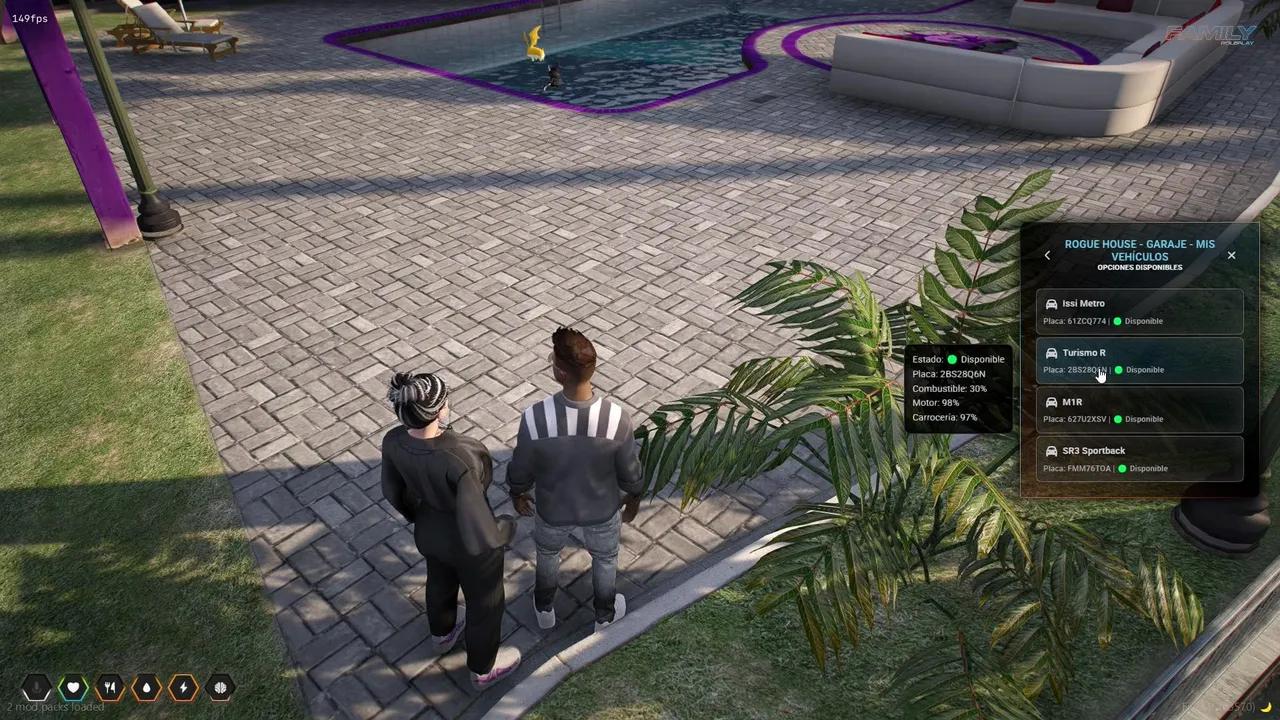Click the car icon beside SR3 Sportback
The width and height of the screenshot is (1280, 720).
pos(1051,450)
